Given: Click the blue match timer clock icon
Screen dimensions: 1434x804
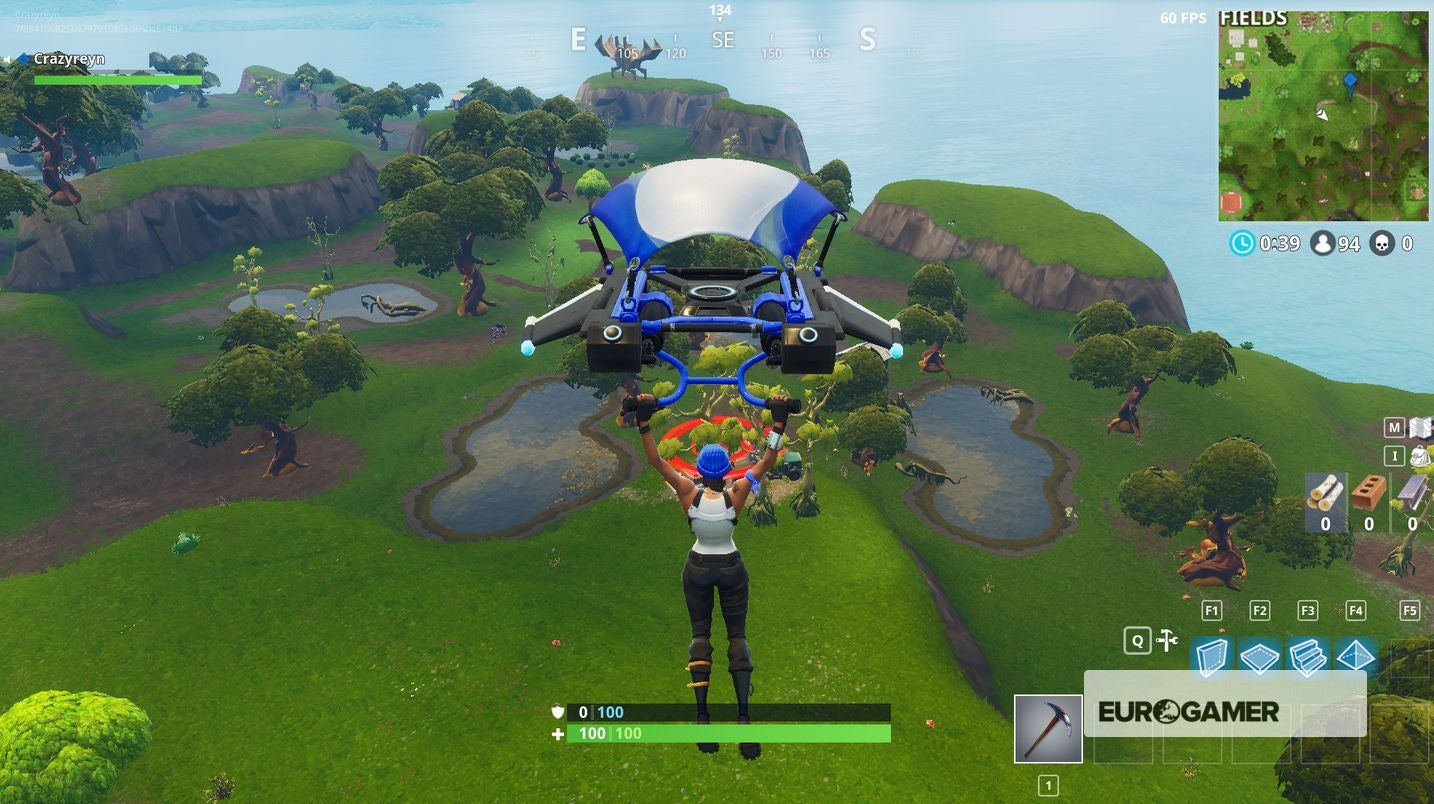Looking at the screenshot, I should tap(1240, 242).
